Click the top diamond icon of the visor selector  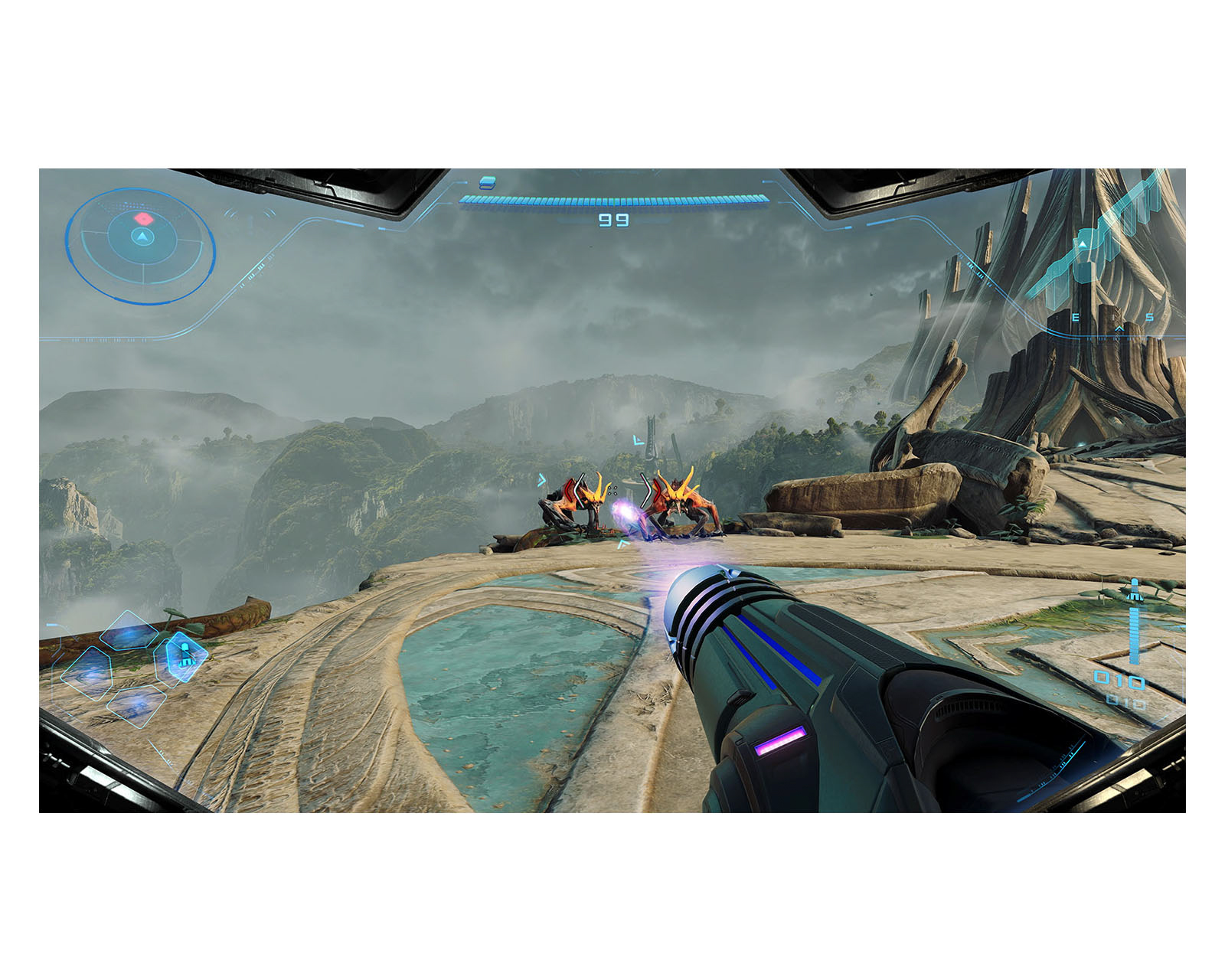[x=129, y=630]
